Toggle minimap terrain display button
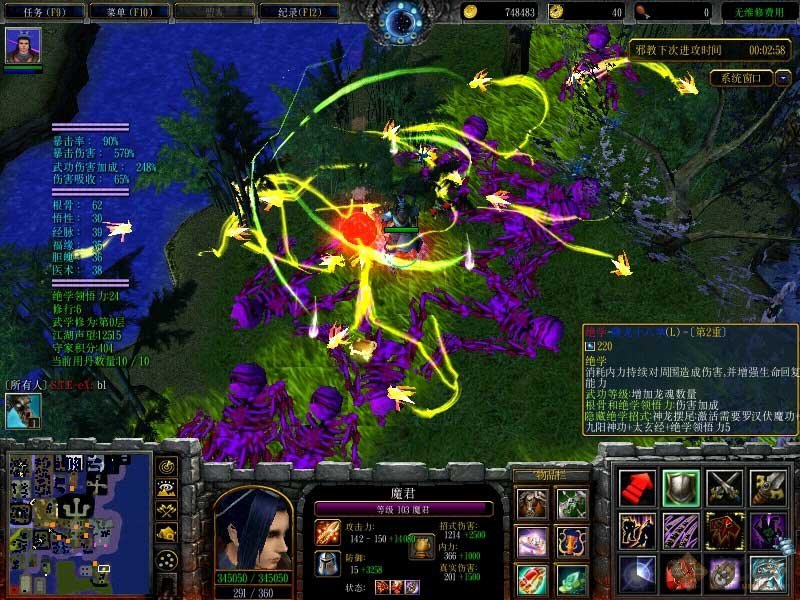 [165, 488]
